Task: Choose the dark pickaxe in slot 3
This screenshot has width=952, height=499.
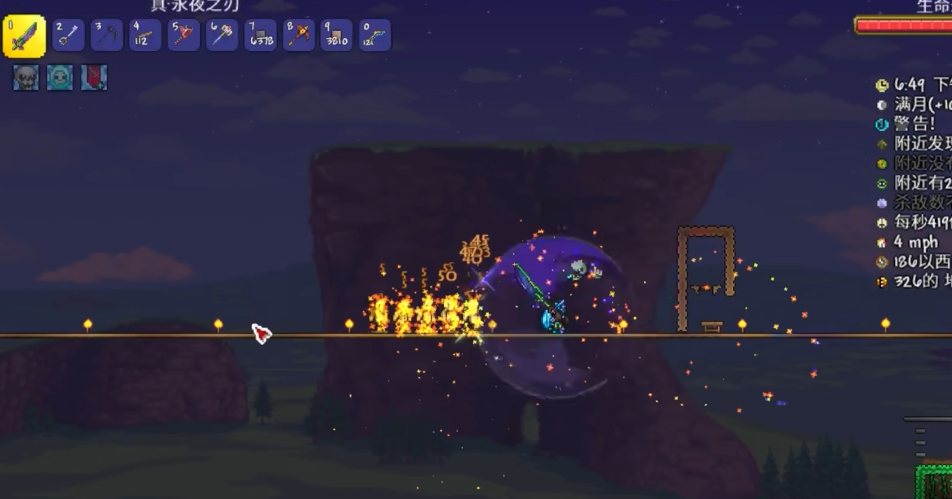Action: click(107, 35)
